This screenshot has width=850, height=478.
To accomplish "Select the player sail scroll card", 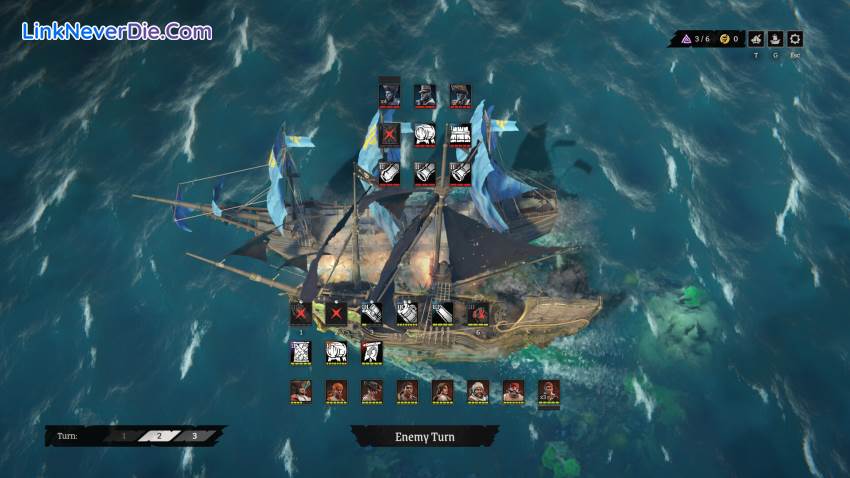I will click(301, 352).
